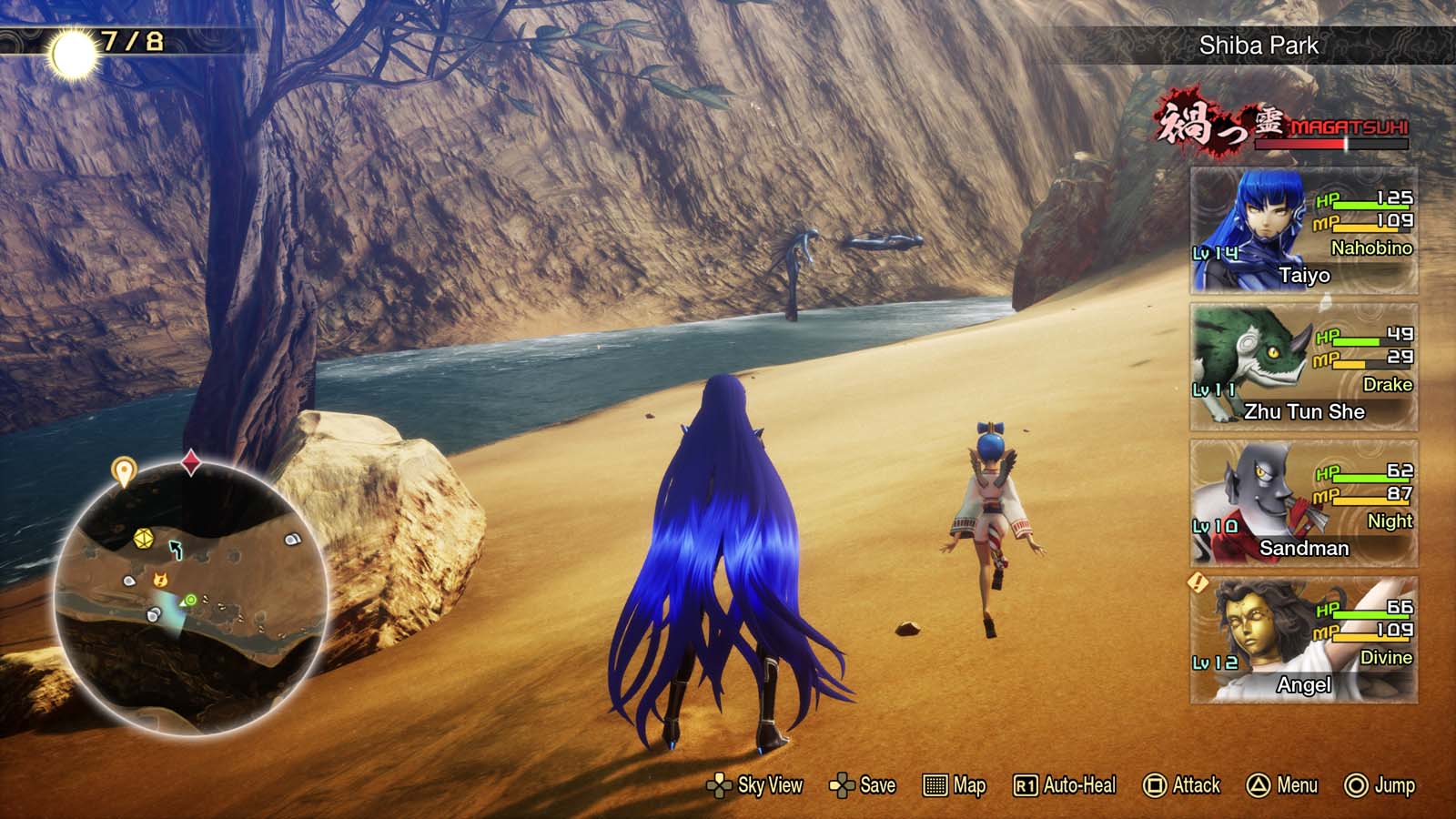Click the R1 Auto-Heal button icon
This screenshot has height=819, width=1456.
tap(1025, 784)
